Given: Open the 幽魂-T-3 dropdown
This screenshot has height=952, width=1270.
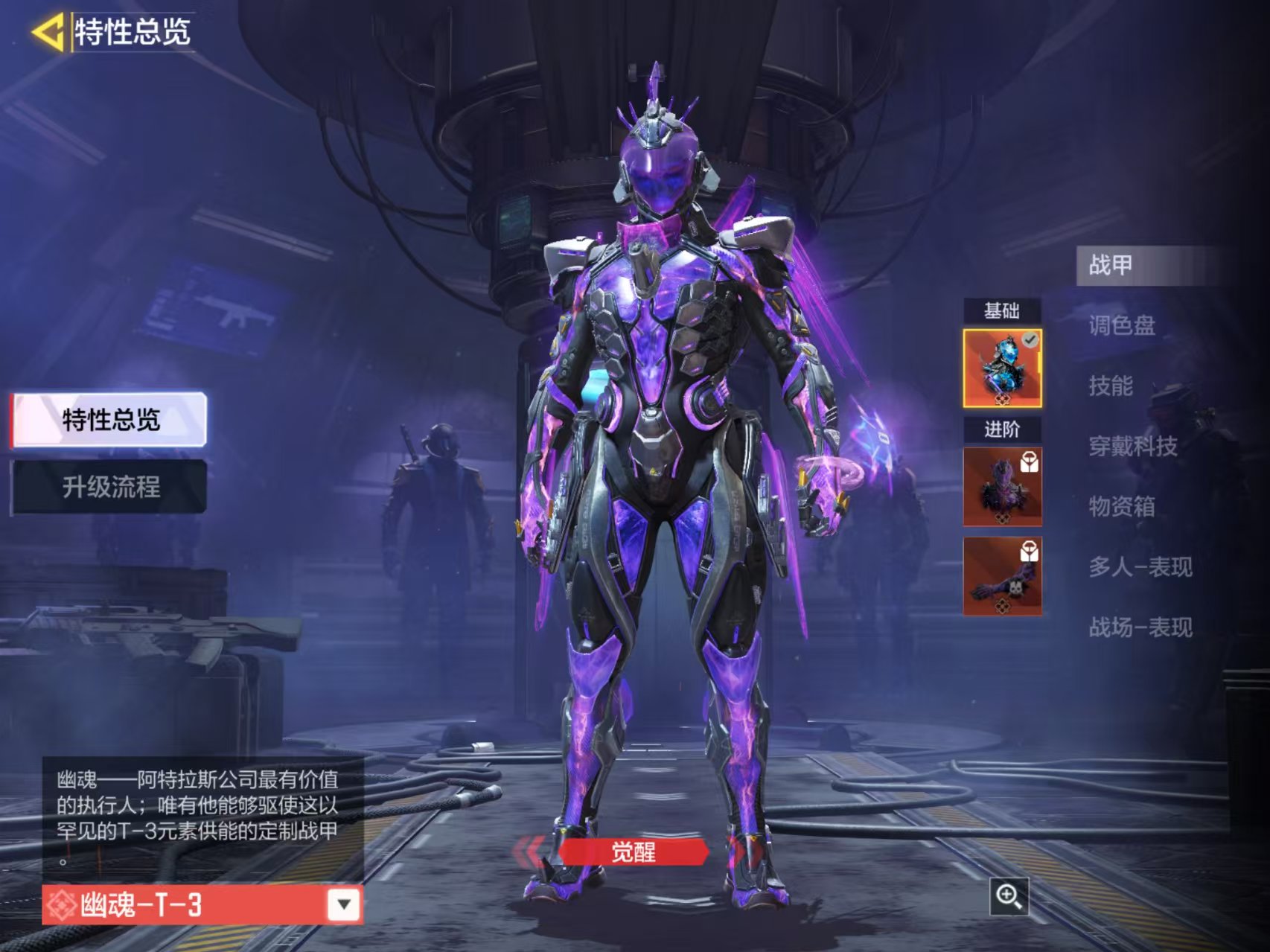Looking at the screenshot, I should [343, 904].
